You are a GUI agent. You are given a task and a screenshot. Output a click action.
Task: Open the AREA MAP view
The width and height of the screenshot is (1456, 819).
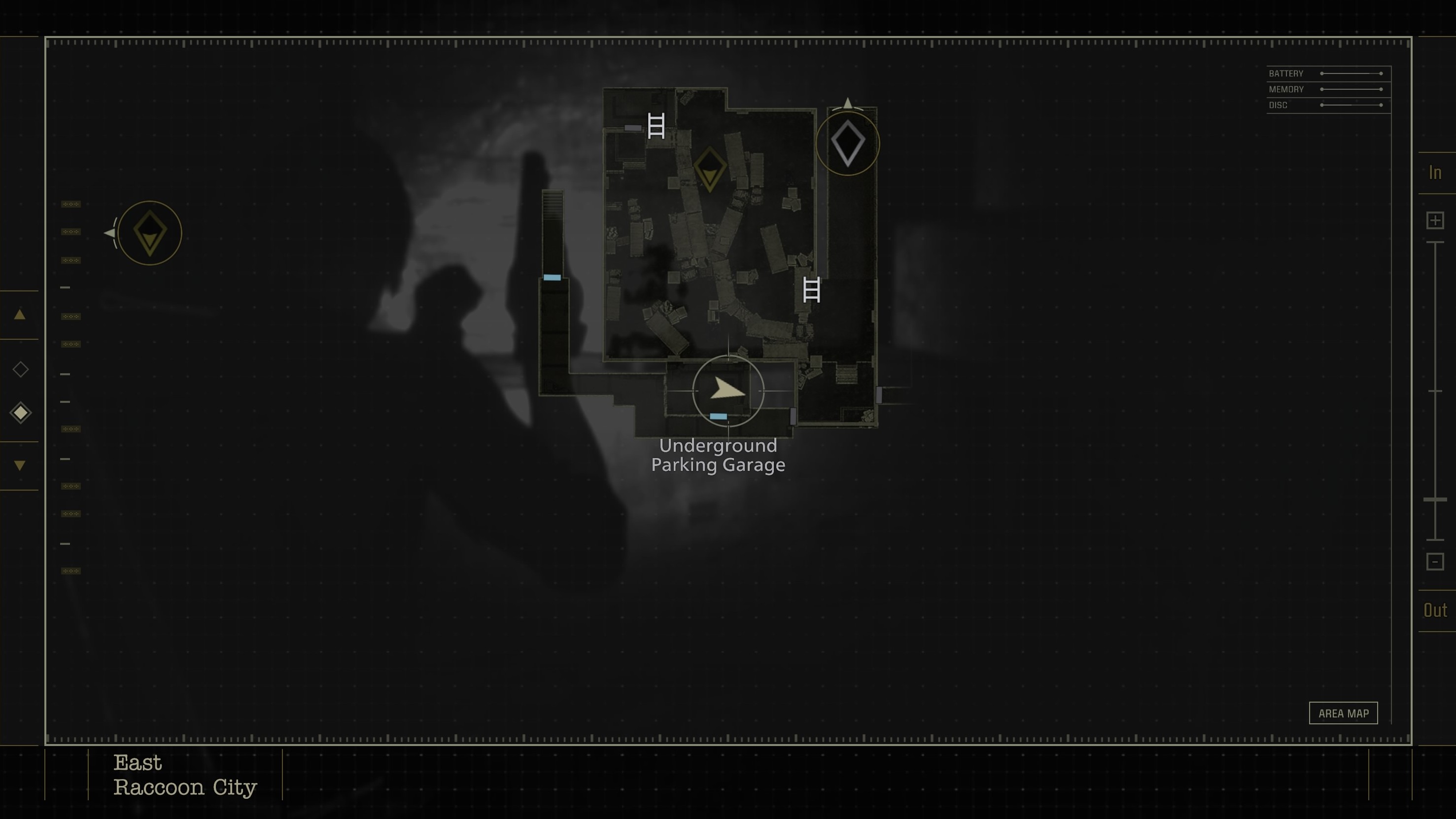pyautogui.click(x=1344, y=713)
